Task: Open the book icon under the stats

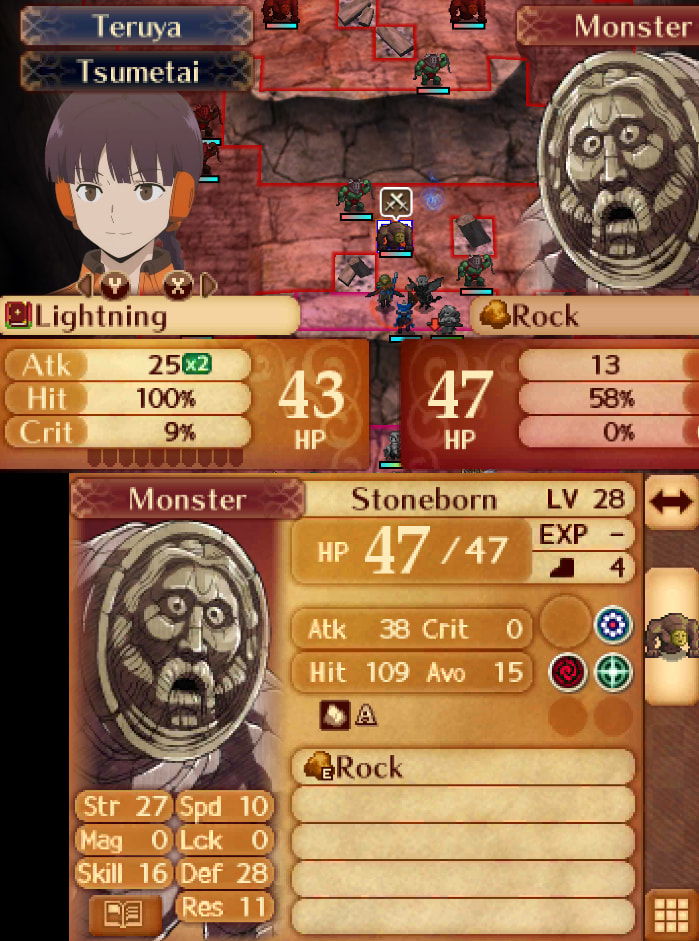Action: pyautogui.click(x=125, y=914)
